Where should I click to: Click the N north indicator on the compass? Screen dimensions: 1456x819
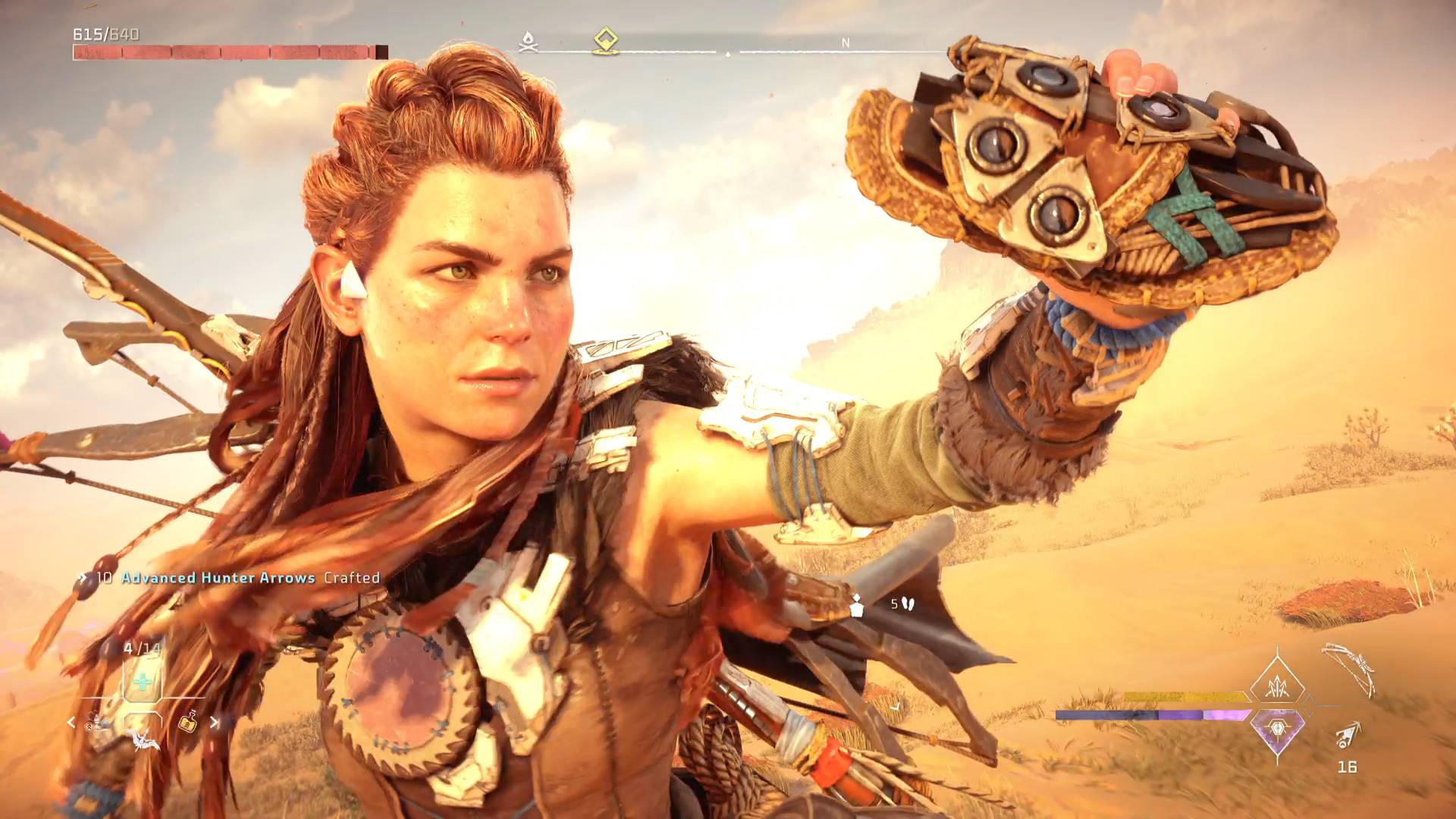click(x=844, y=43)
